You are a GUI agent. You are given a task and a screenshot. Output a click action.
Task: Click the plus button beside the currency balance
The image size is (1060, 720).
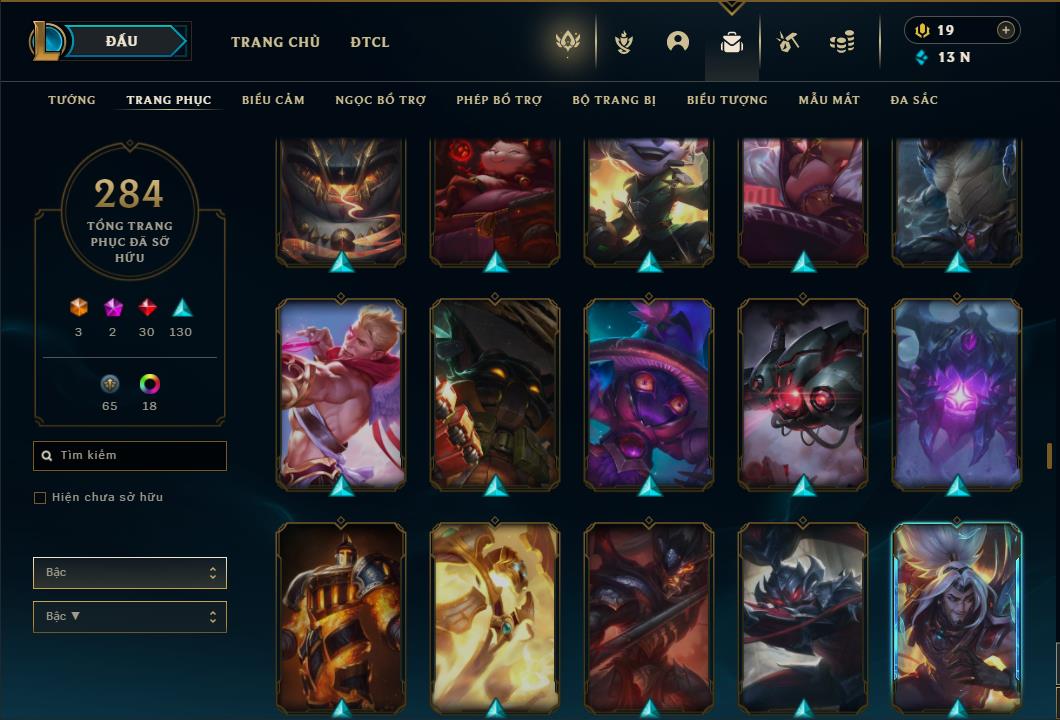tap(1006, 30)
